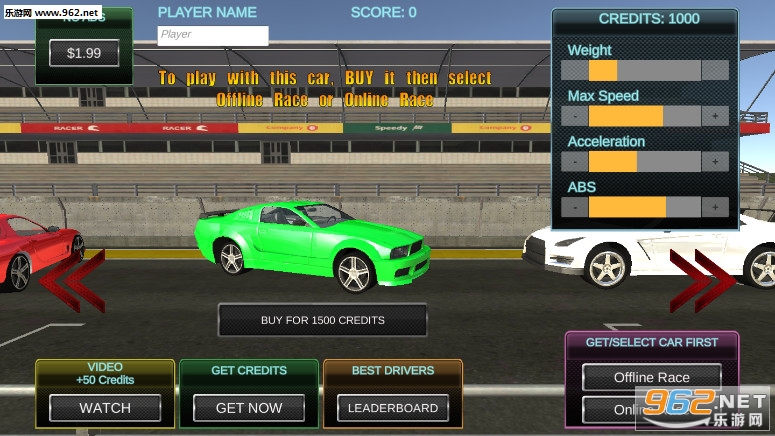Viewport: 775px width, 436px height.
Task: Increase Acceleration with plus button
Action: click(x=715, y=162)
